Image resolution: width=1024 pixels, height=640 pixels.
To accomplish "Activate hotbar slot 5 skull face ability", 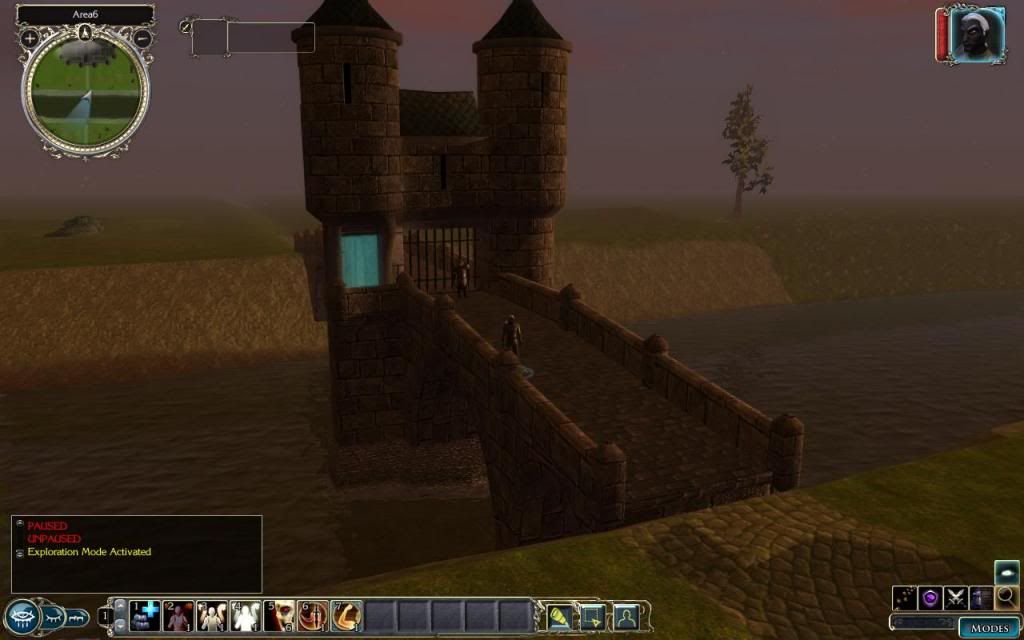I will coord(280,615).
